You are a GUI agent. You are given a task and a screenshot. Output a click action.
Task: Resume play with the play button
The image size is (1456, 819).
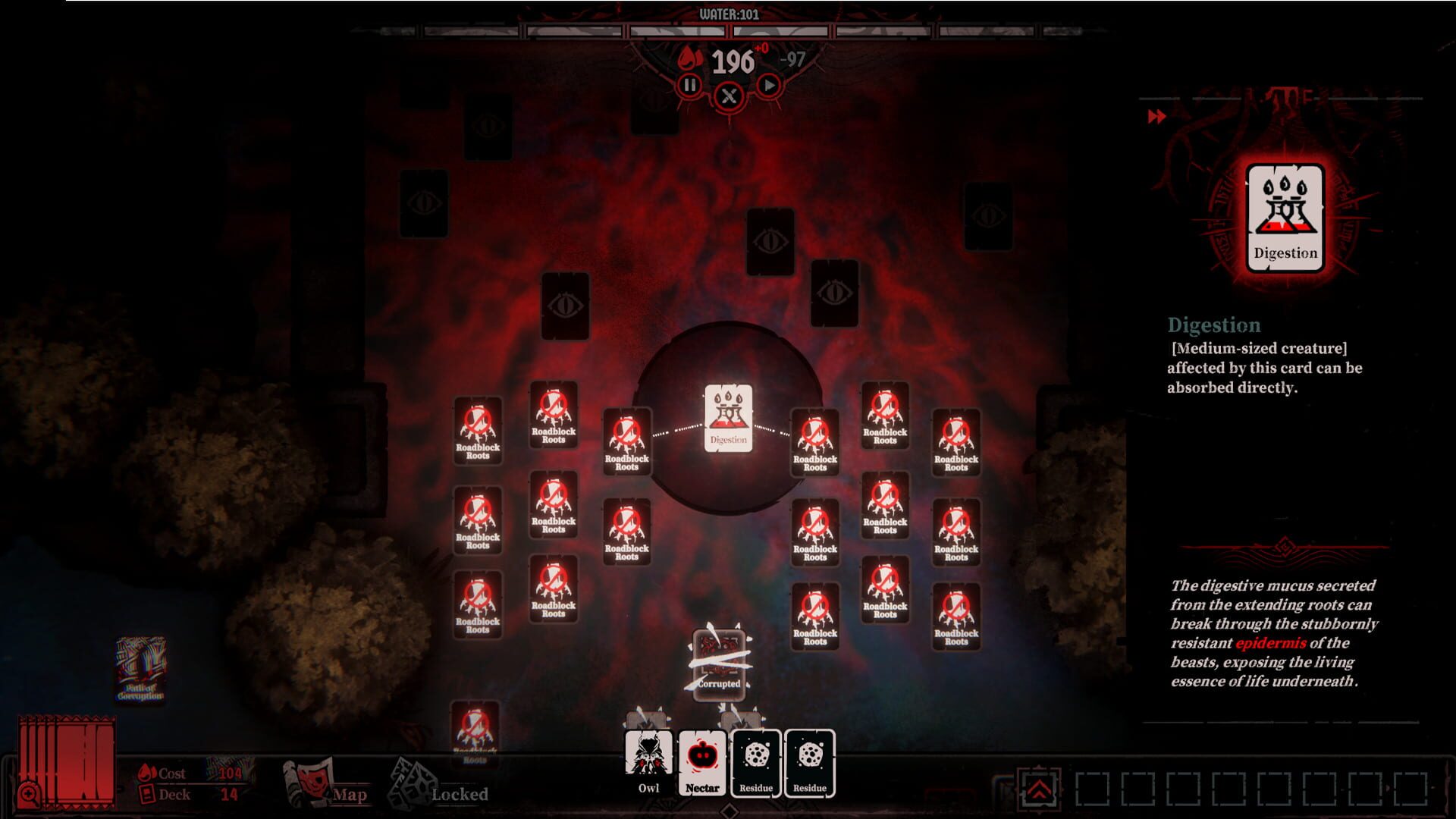pos(768,86)
